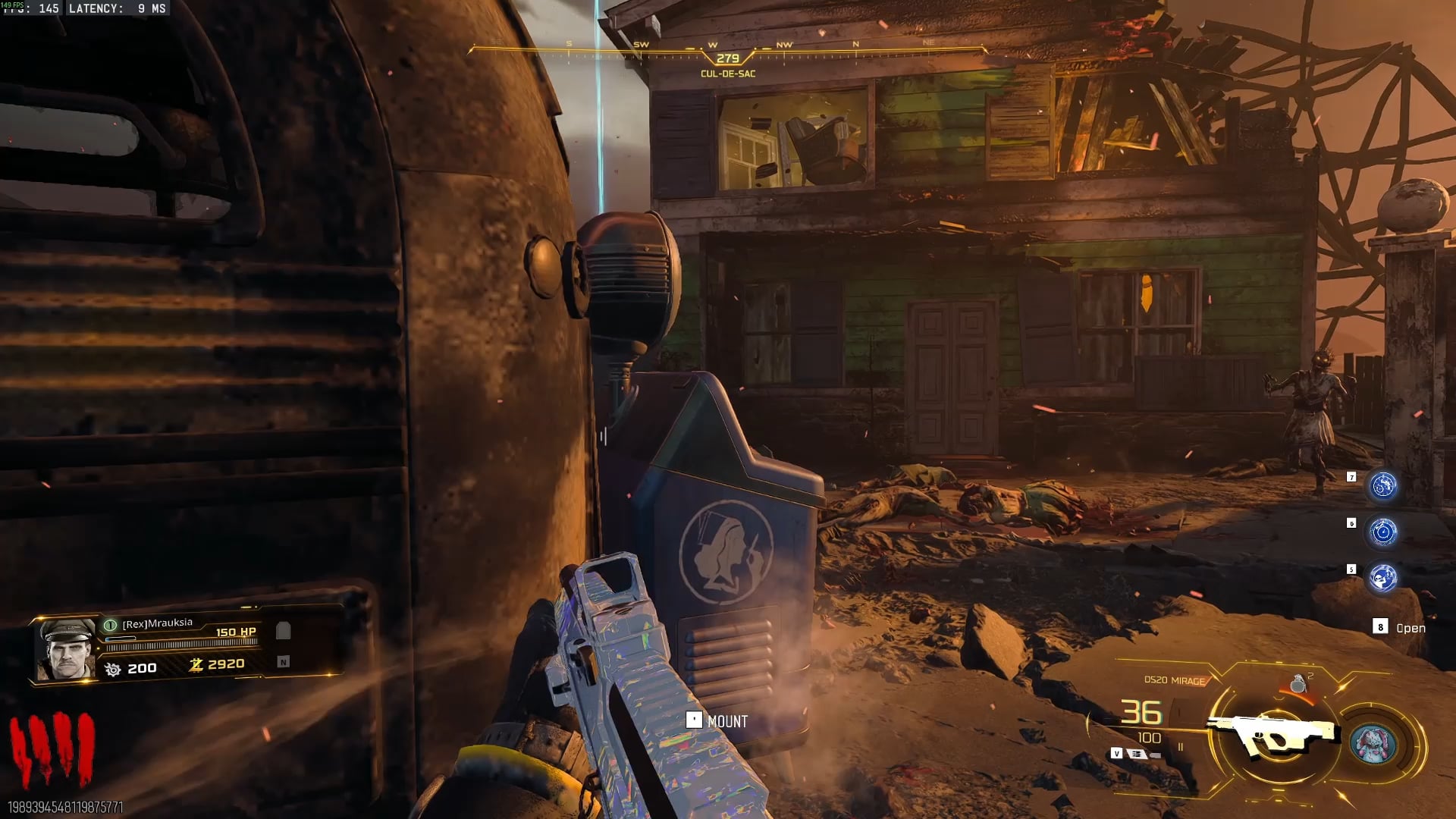This screenshot has height=819, width=1456.
Task: Use the GobbleGum icon labeled 7
Action: [1382, 485]
